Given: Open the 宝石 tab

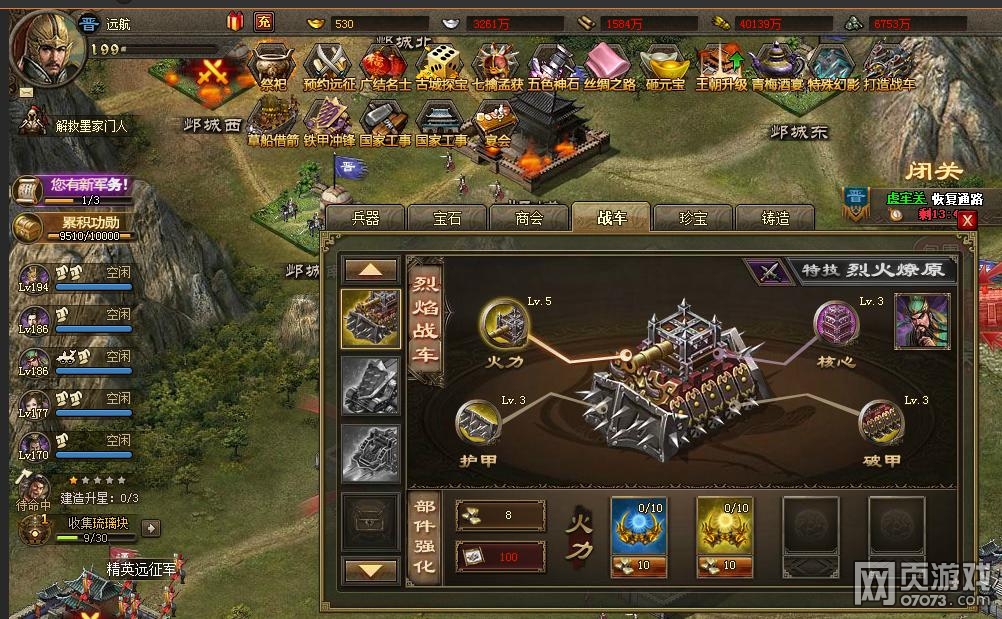Looking at the screenshot, I should point(447,218).
